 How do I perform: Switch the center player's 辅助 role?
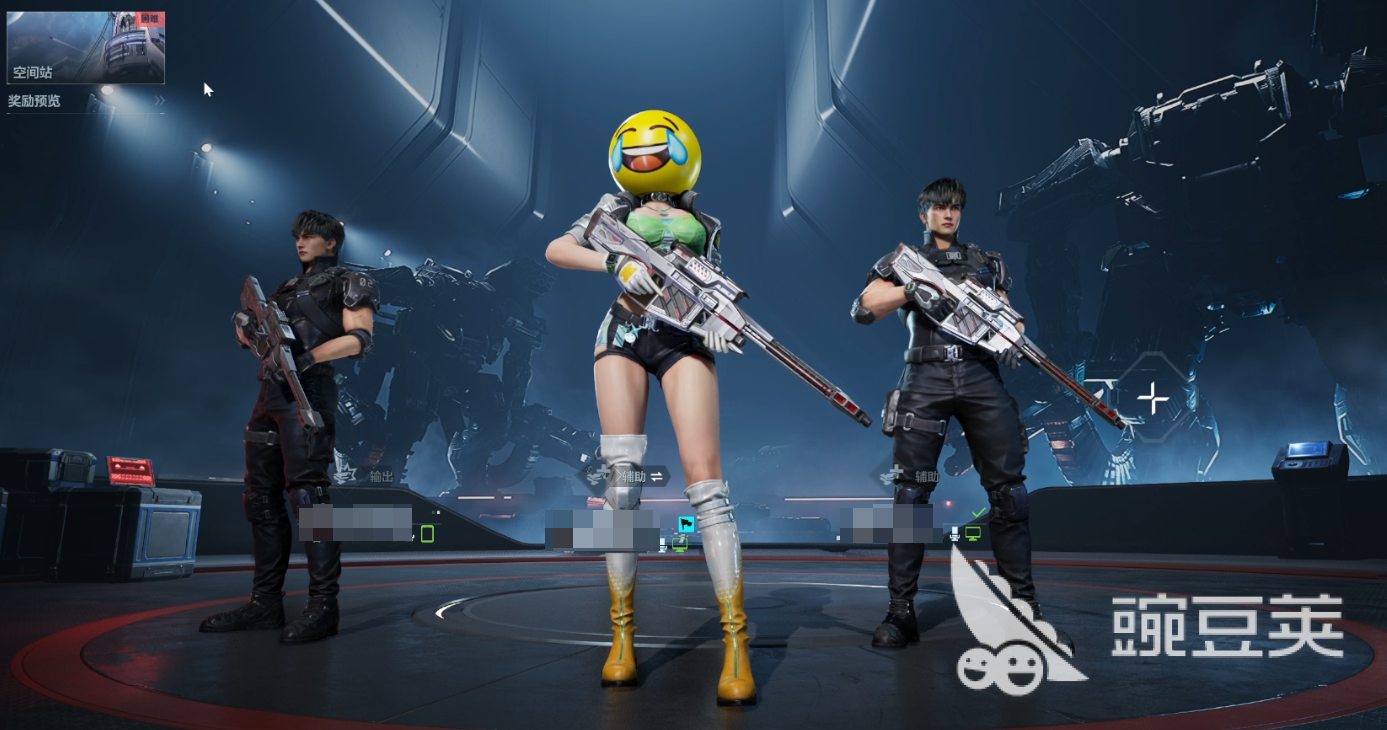click(x=656, y=476)
